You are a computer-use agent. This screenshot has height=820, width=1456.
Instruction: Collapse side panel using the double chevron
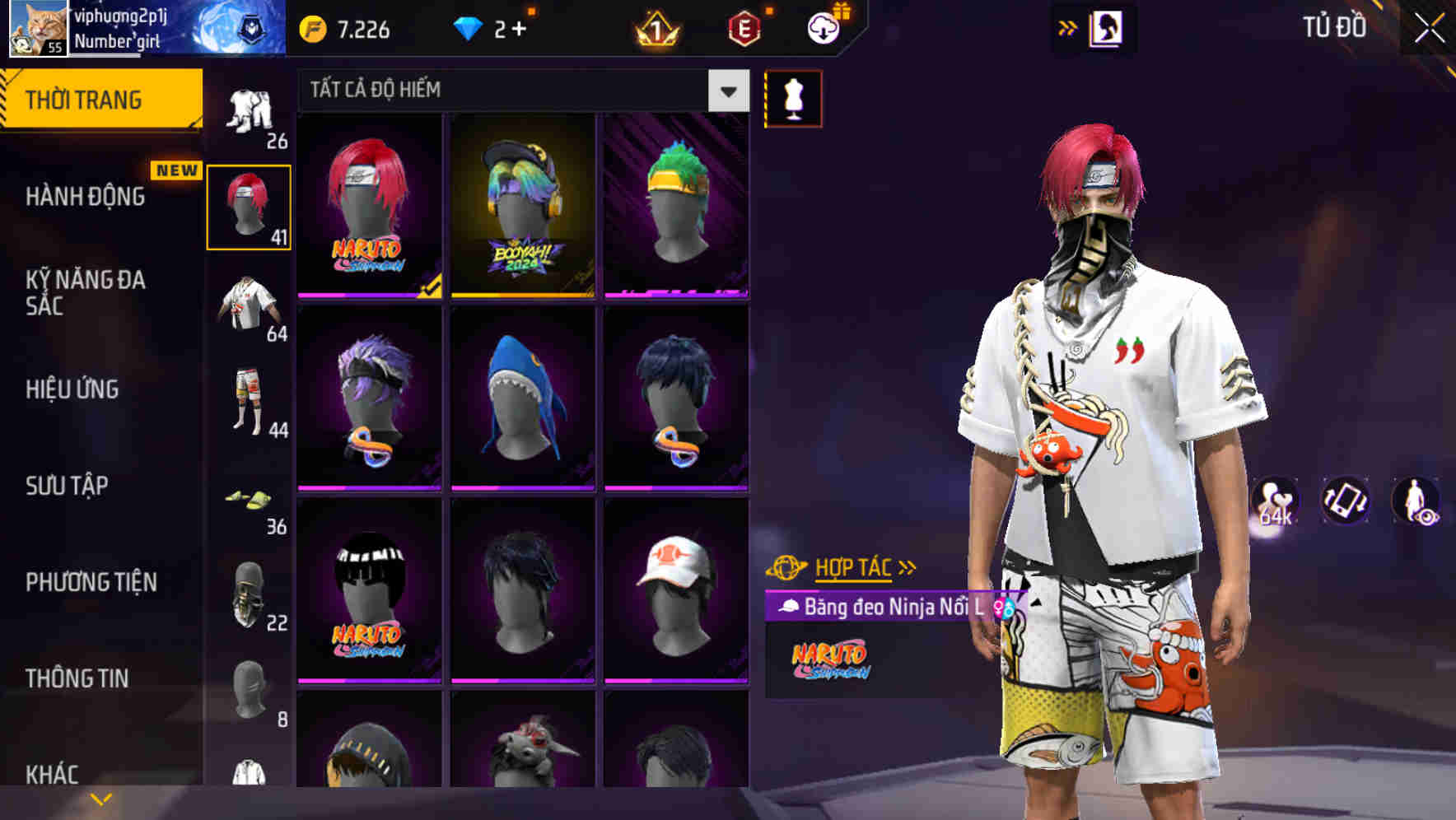(1068, 27)
